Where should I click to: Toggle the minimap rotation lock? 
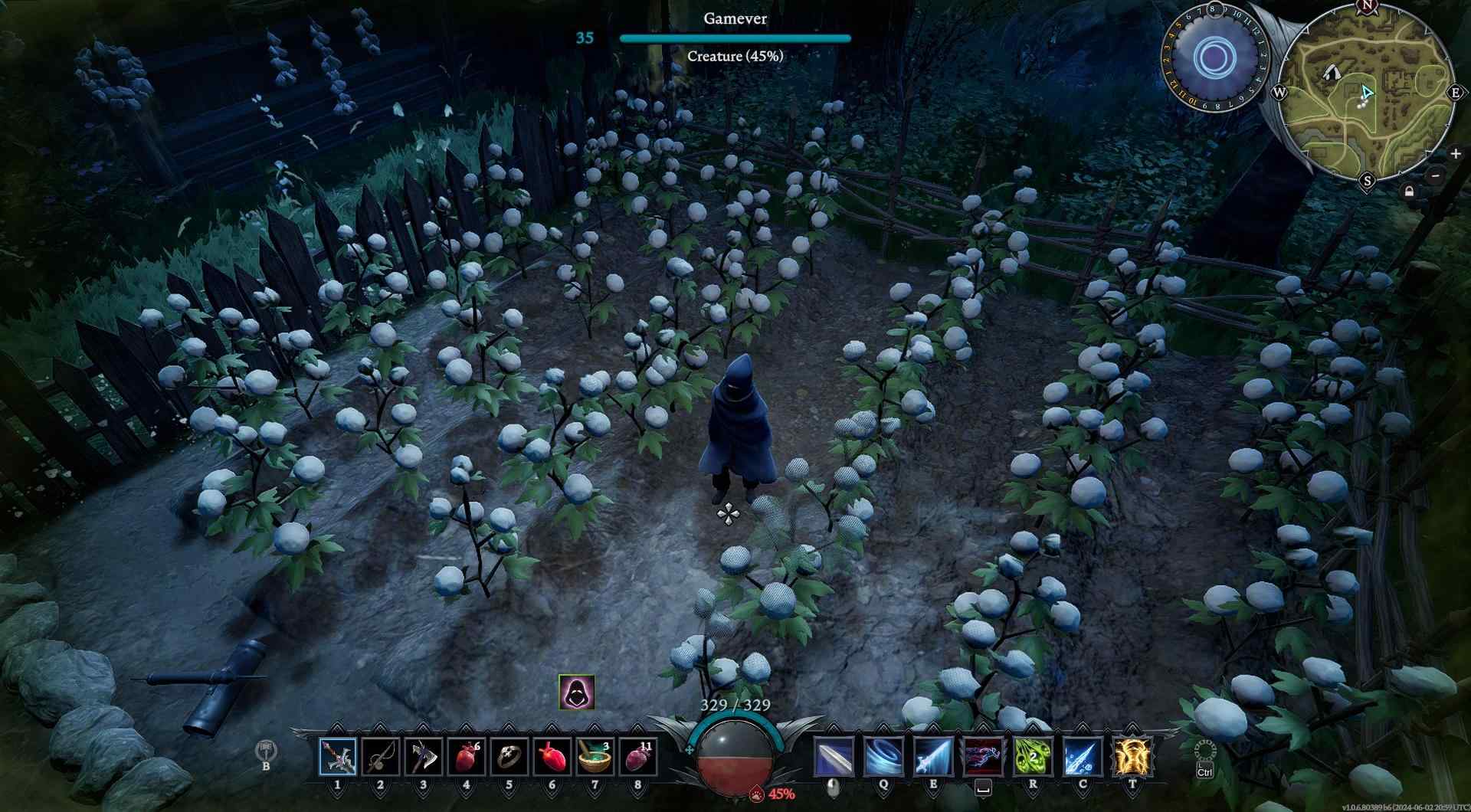(x=1409, y=192)
